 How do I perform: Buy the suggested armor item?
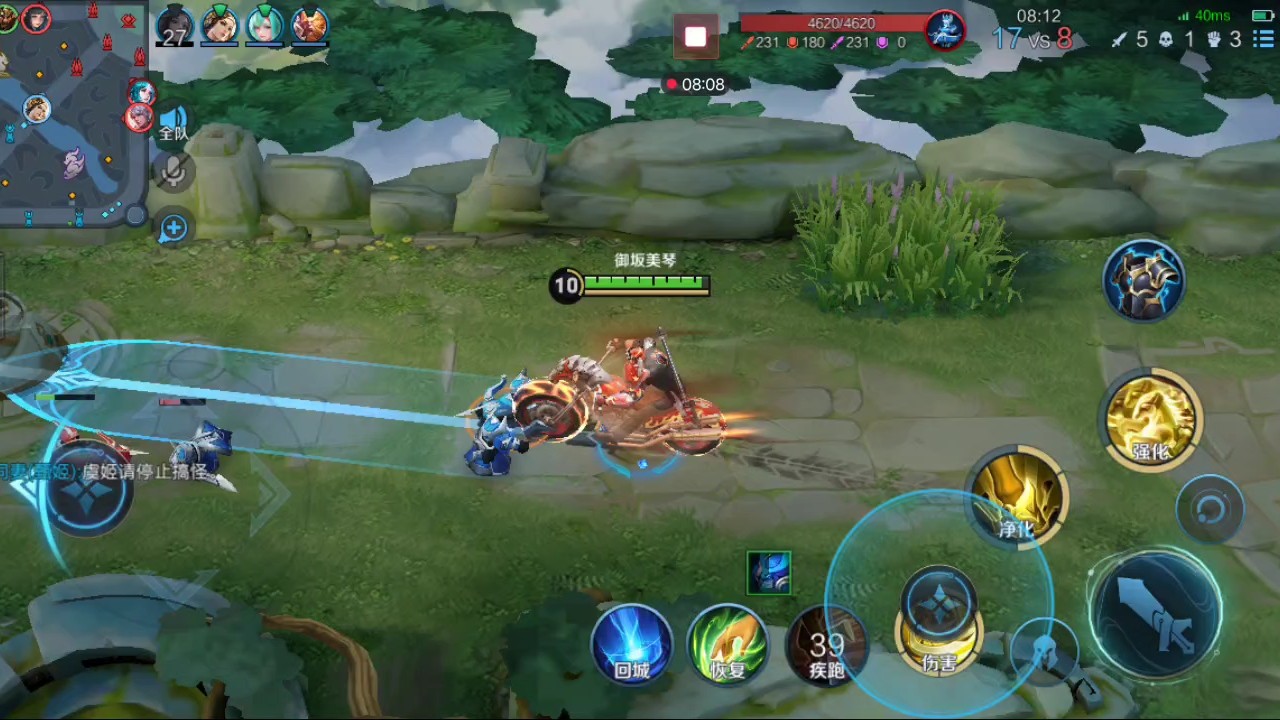coord(1144,280)
